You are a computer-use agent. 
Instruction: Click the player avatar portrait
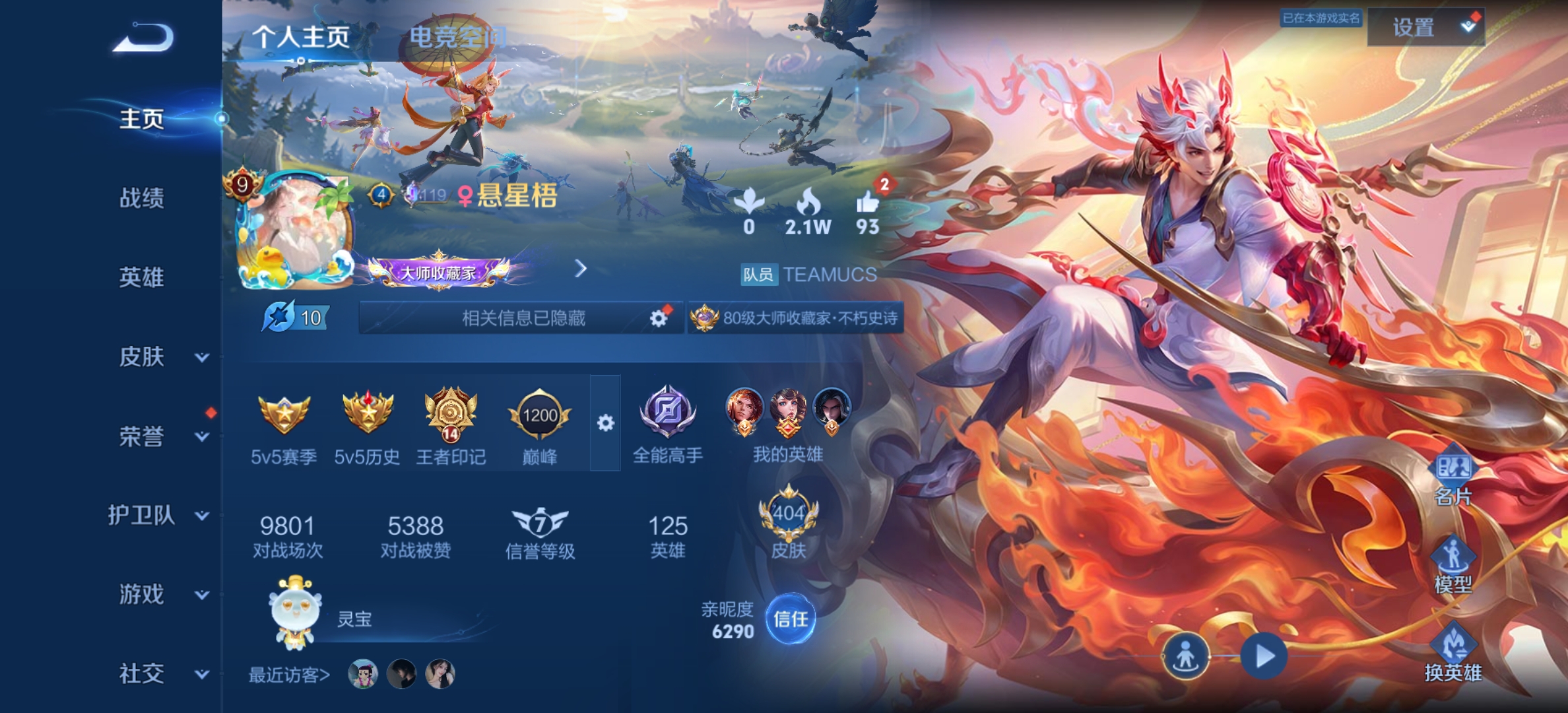tap(296, 232)
